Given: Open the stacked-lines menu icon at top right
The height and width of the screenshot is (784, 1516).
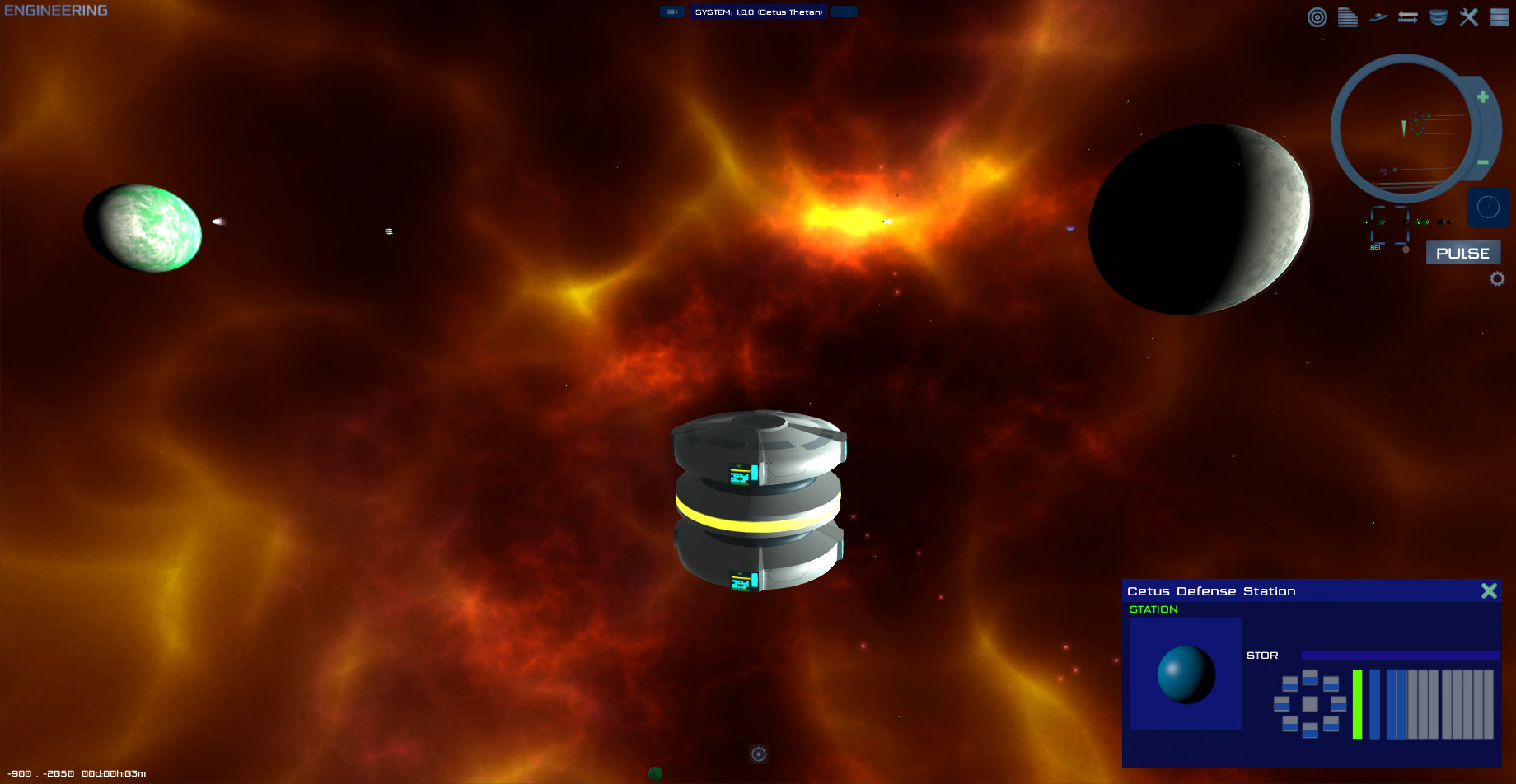Looking at the screenshot, I should [1498, 16].
